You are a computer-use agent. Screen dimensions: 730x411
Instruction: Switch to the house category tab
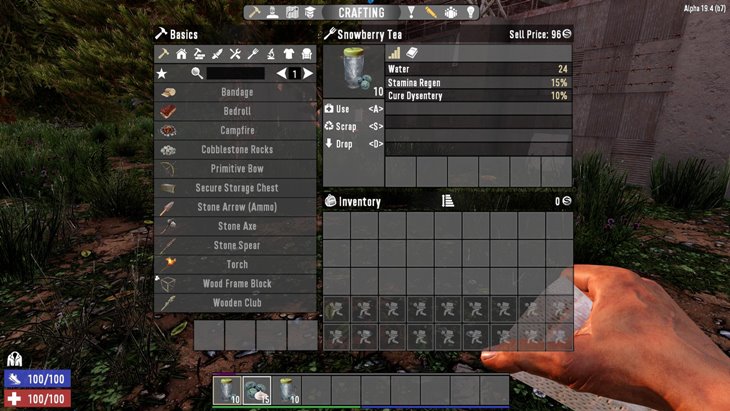point(181,54)
